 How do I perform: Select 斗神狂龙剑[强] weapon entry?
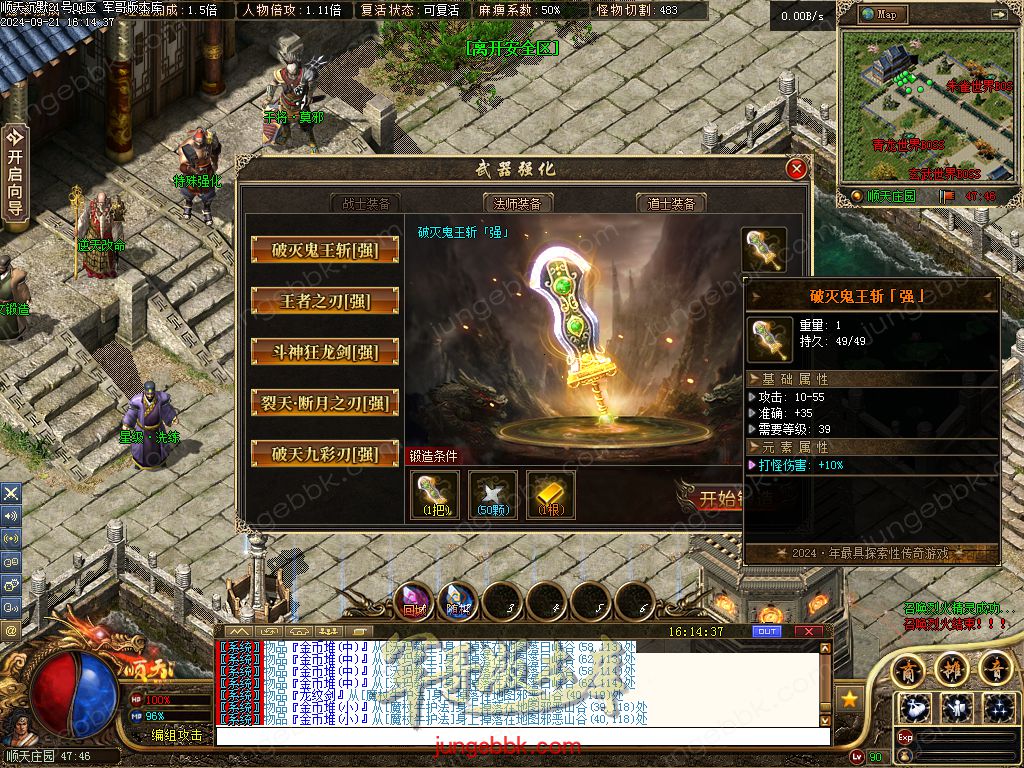pyautogui.click(x=325, y=352)
